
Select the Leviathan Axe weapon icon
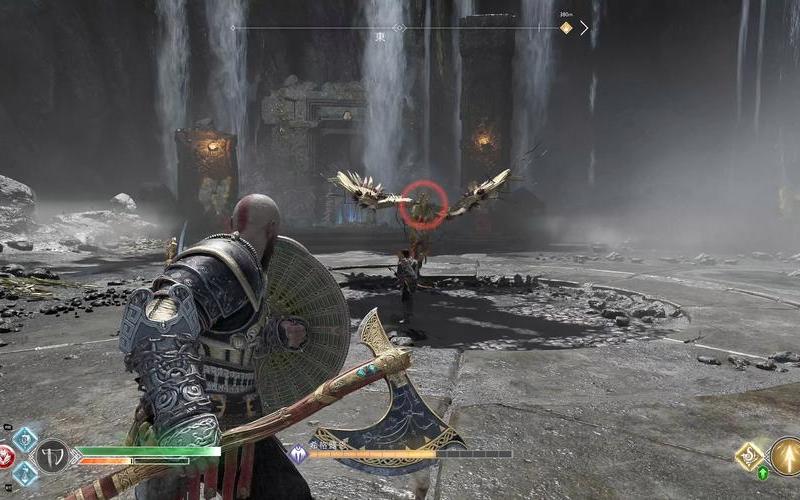[52, 457]
